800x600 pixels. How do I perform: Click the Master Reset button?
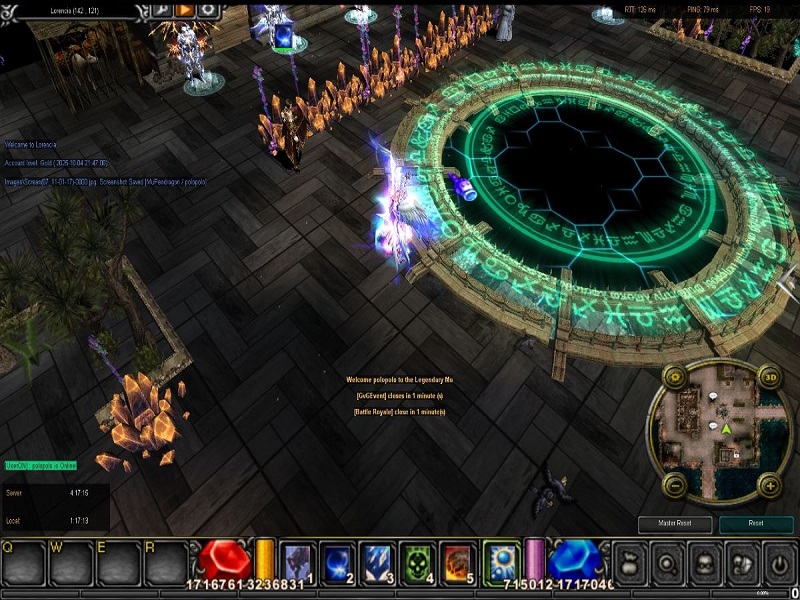tap(675, 524)
